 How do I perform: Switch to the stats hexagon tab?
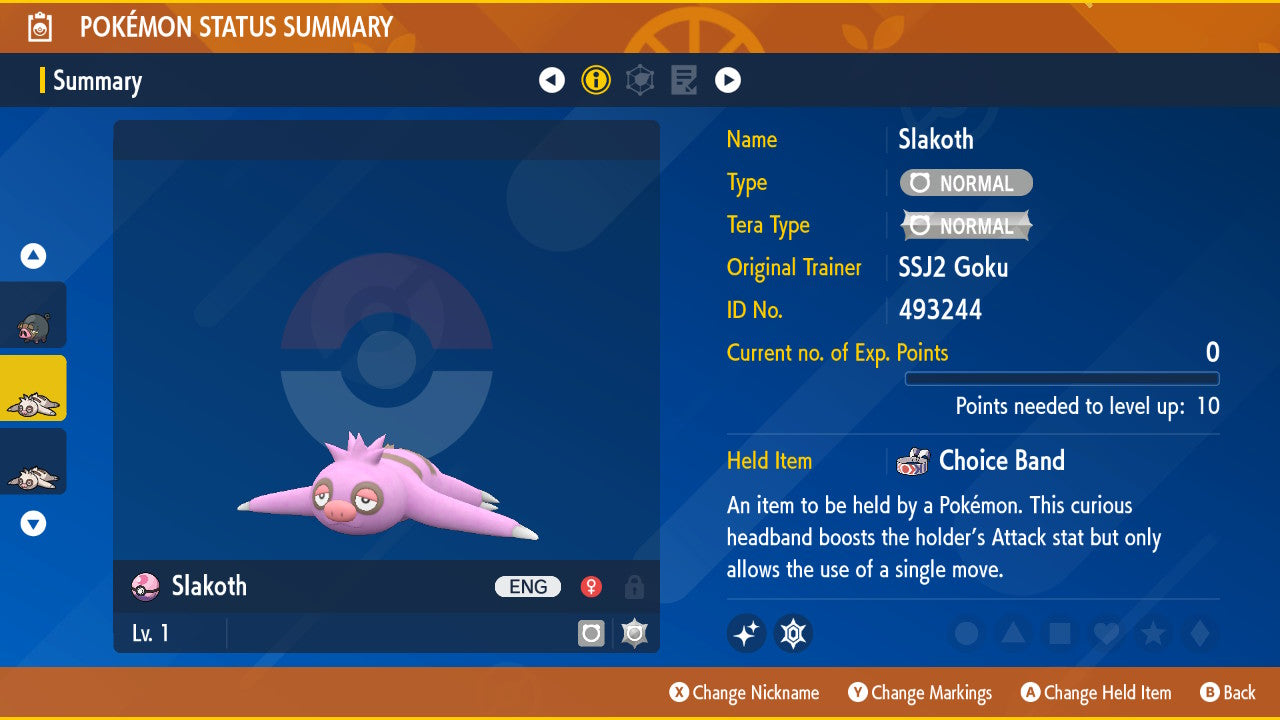640,80
